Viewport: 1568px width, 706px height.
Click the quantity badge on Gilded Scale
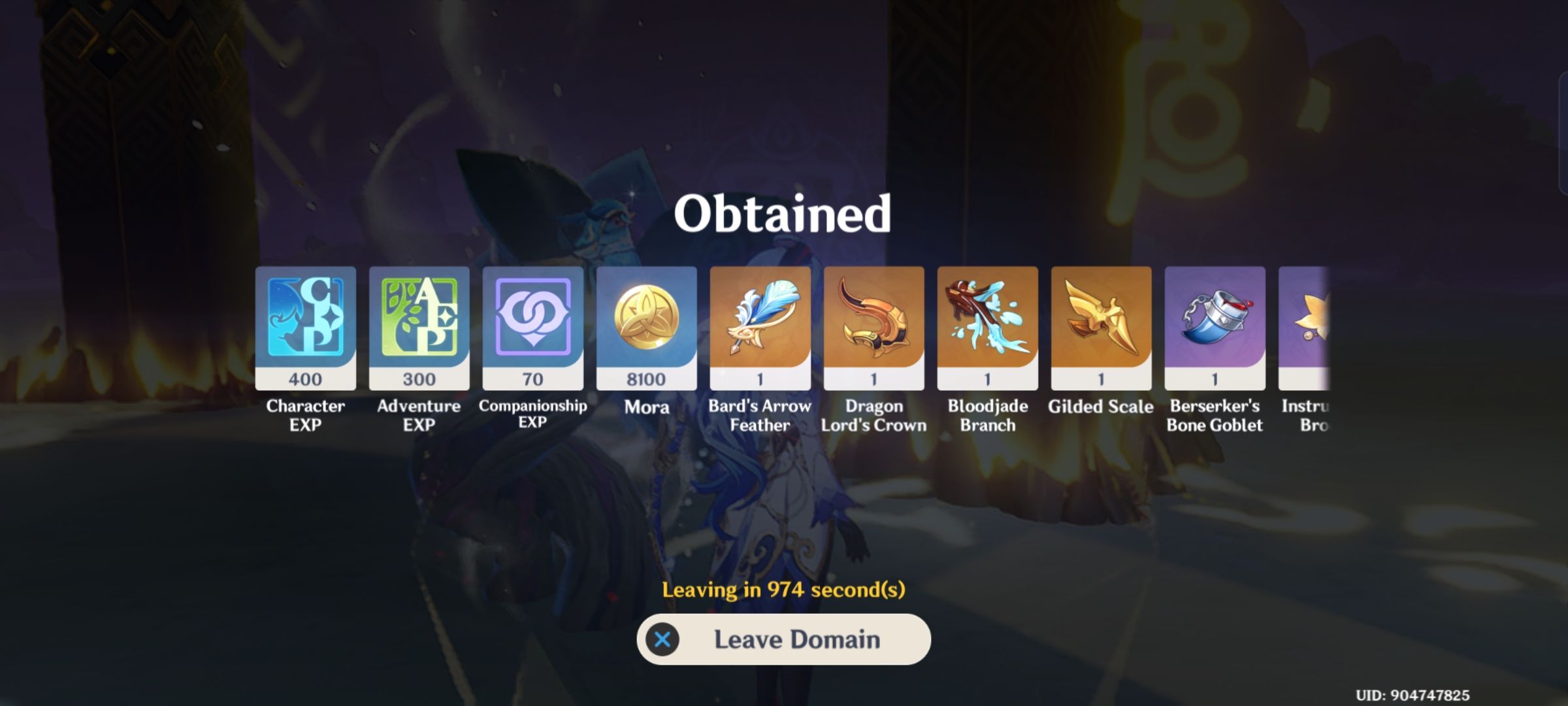tap(1101, 378)
